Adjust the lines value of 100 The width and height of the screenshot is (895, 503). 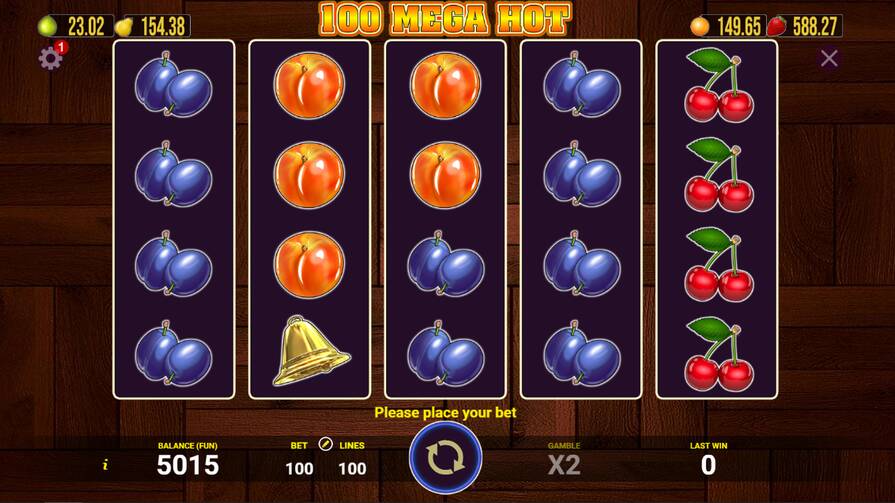point(352,468)
